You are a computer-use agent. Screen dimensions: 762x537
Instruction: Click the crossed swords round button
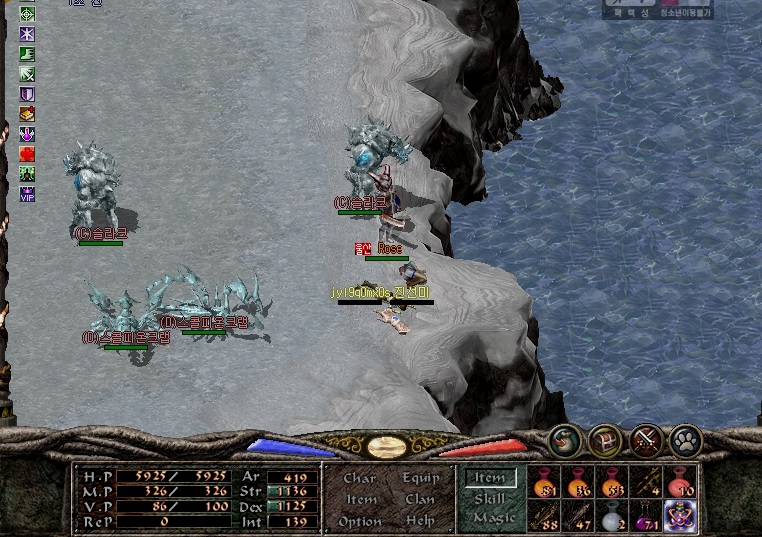pyautogui.click(x=645, y=440)
